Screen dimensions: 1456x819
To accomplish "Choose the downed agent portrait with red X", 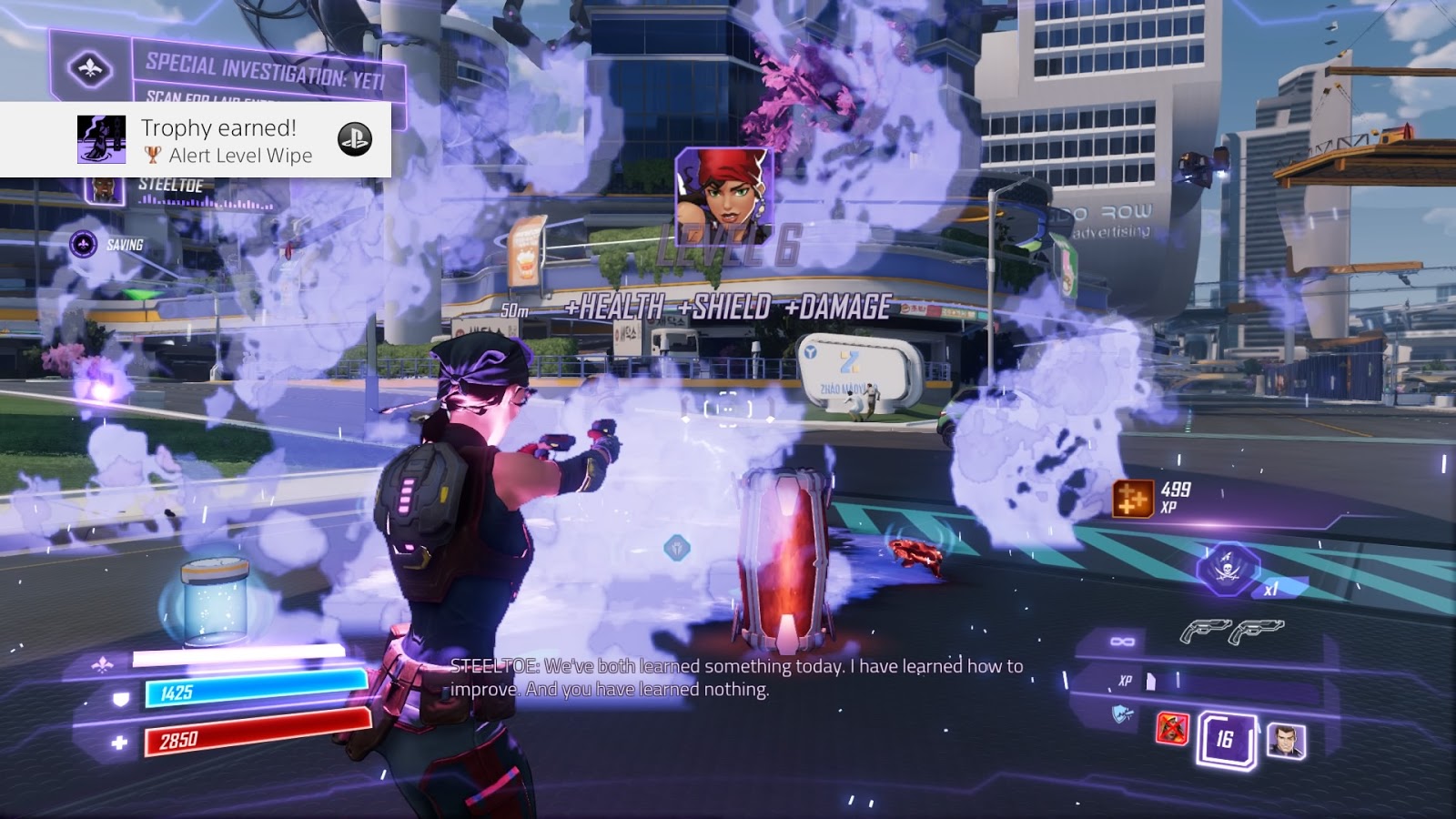I will pos(1172,728).
